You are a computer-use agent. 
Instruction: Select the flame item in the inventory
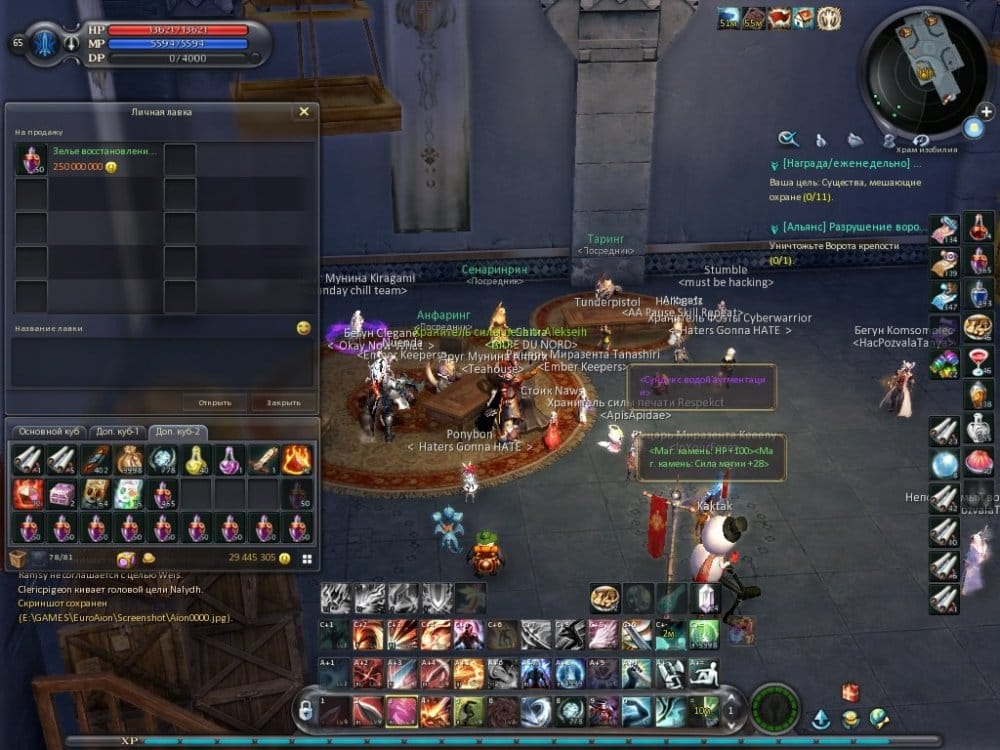coord(297,459)
